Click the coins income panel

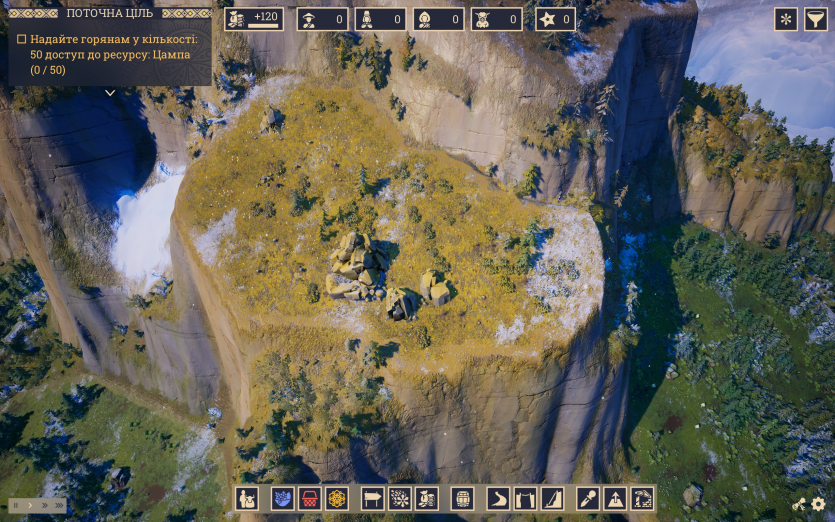tap(254, 19)
